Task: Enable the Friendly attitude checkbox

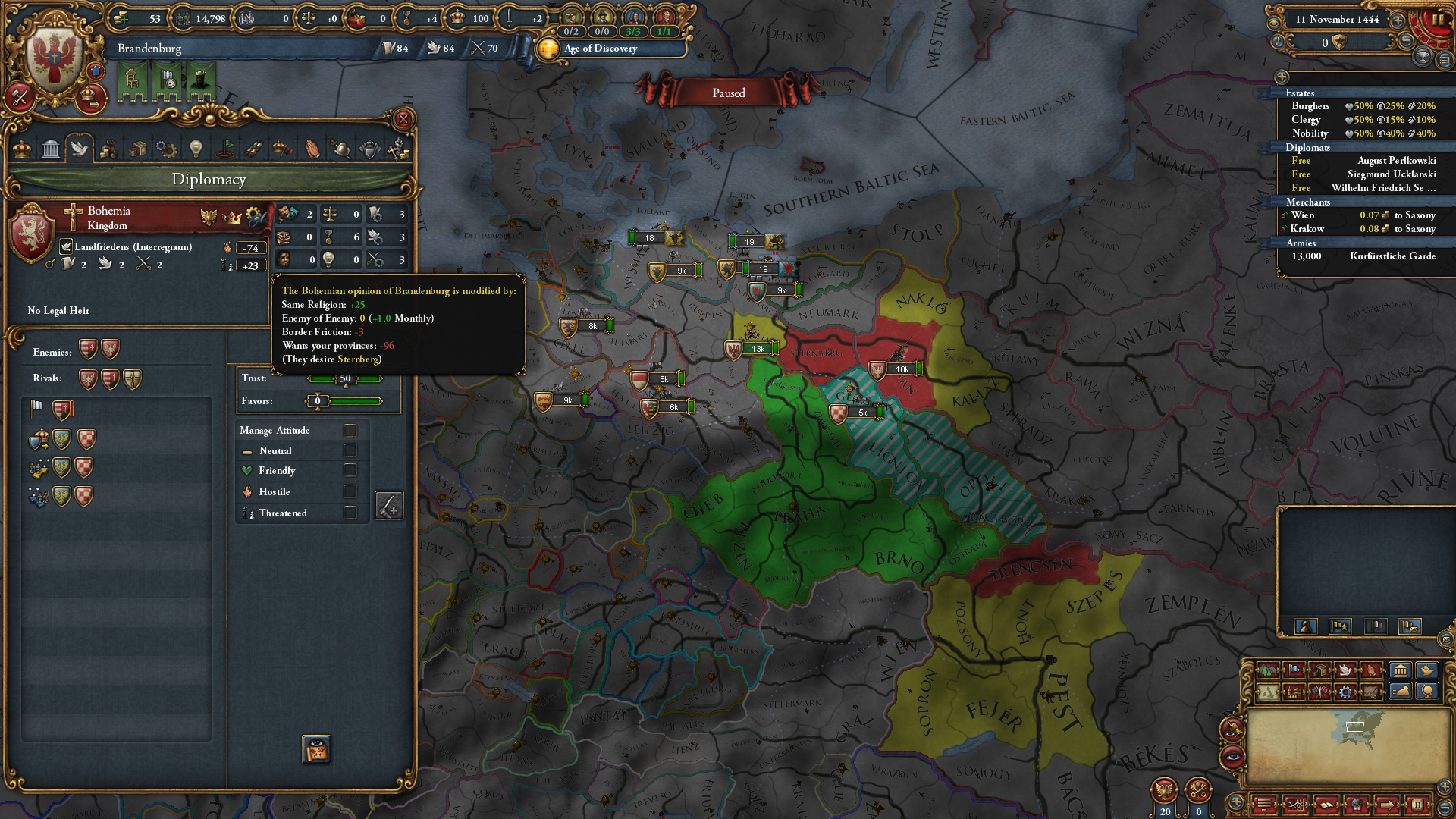Action: pos(350,470)
